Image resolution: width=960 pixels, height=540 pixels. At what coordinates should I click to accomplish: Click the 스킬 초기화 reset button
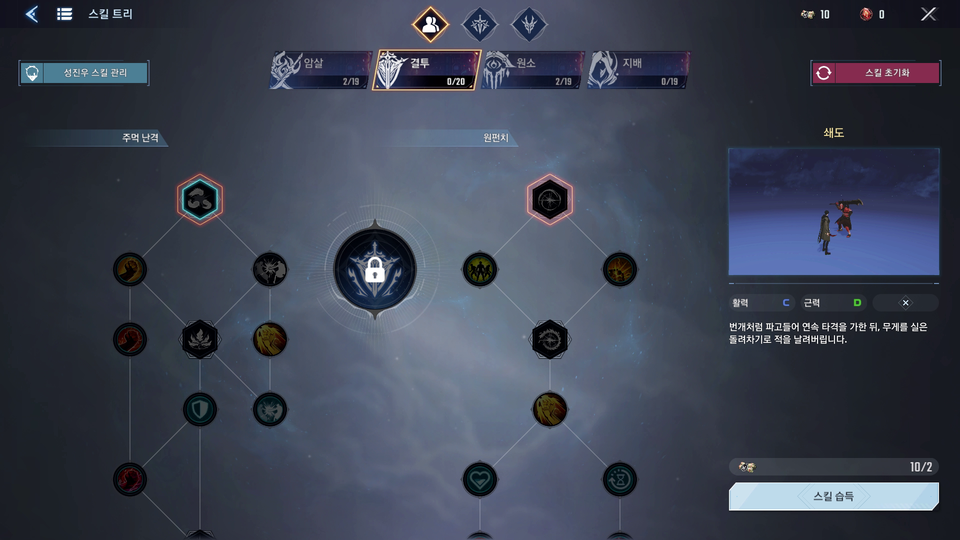point(875,73)
